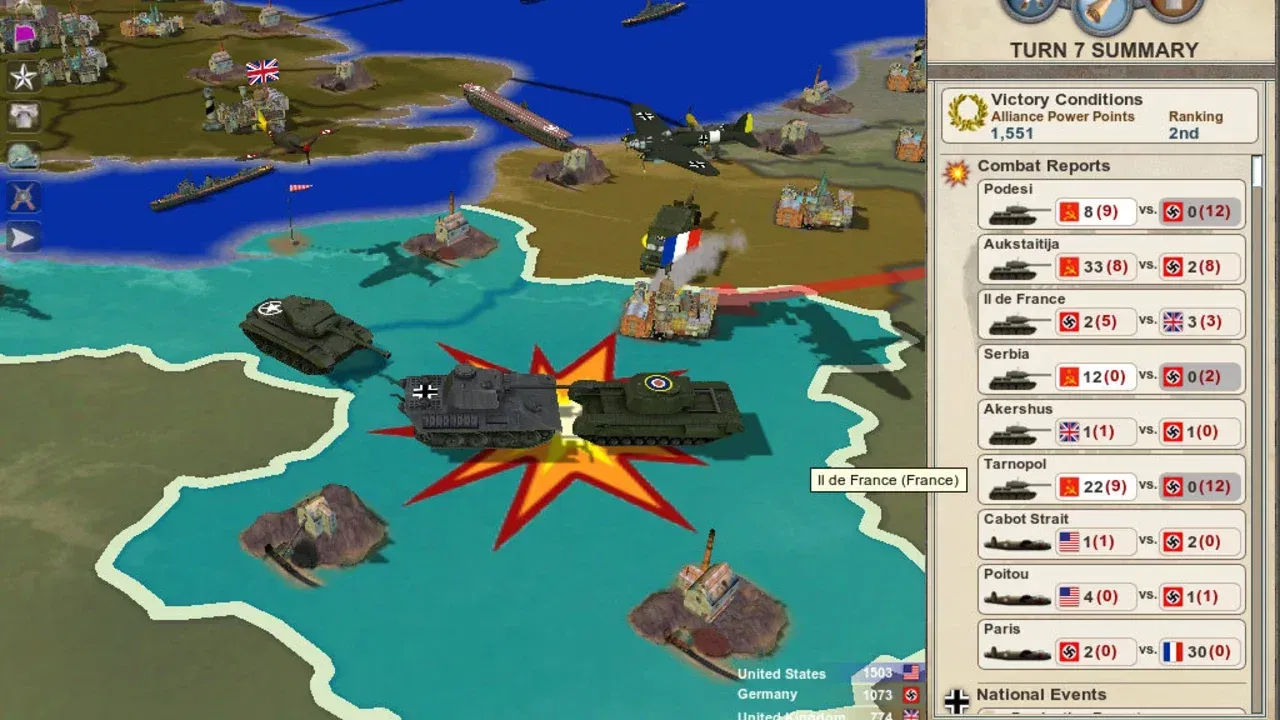Open the diplomacy bell panel on left sidebar

(x=22, y=115)
